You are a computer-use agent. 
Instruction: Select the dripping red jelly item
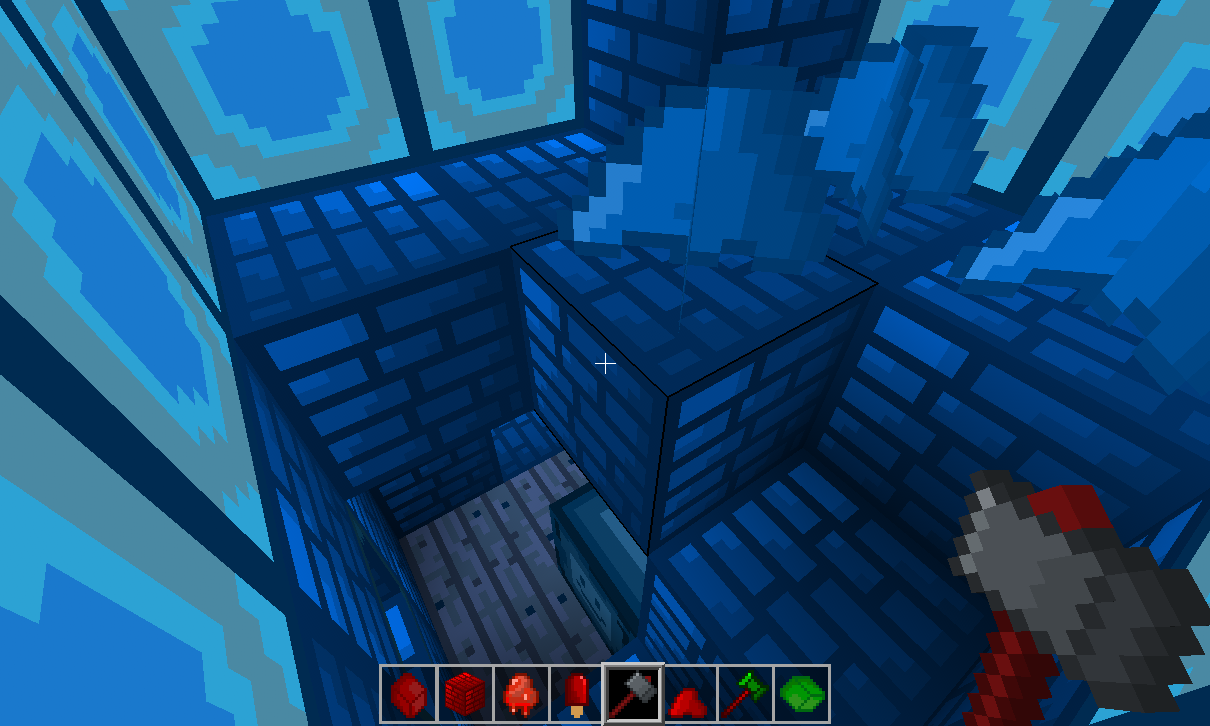tap(521, 692)
